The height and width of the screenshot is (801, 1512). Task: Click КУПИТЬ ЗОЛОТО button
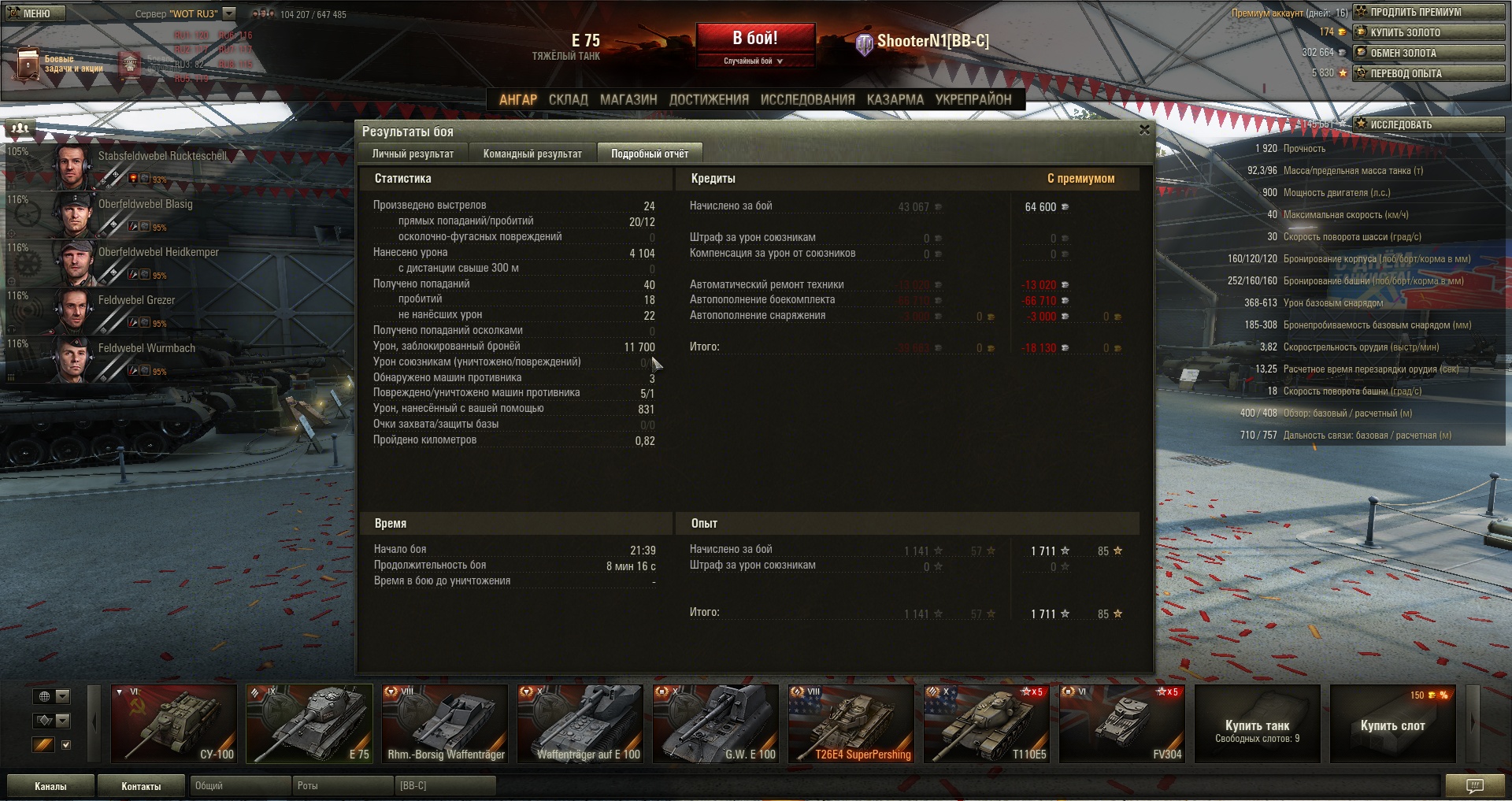(1429, 32)
